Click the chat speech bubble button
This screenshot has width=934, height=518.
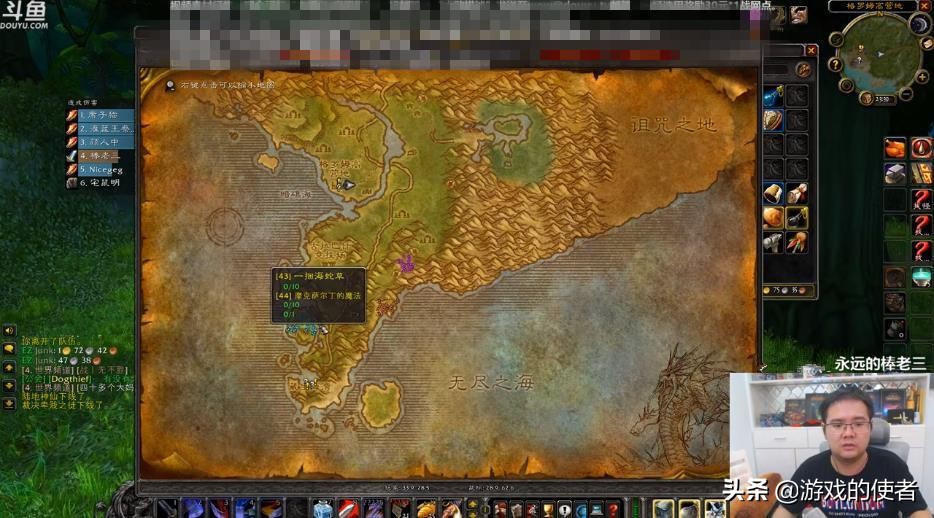[9, 348]
